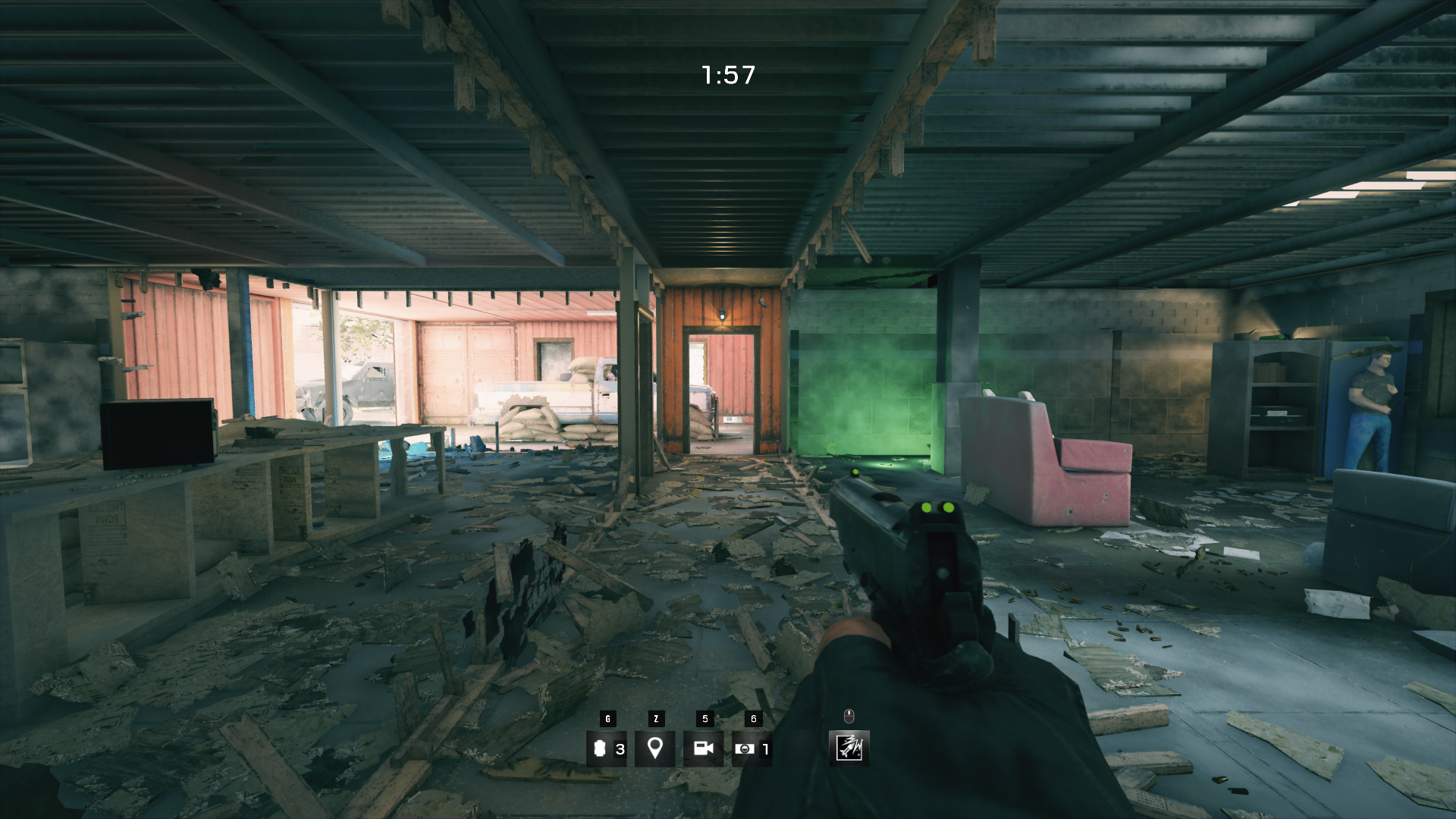Click the grenade count number 3
Viewport: 1456px width, 819px height.
(x=620, y=748)
